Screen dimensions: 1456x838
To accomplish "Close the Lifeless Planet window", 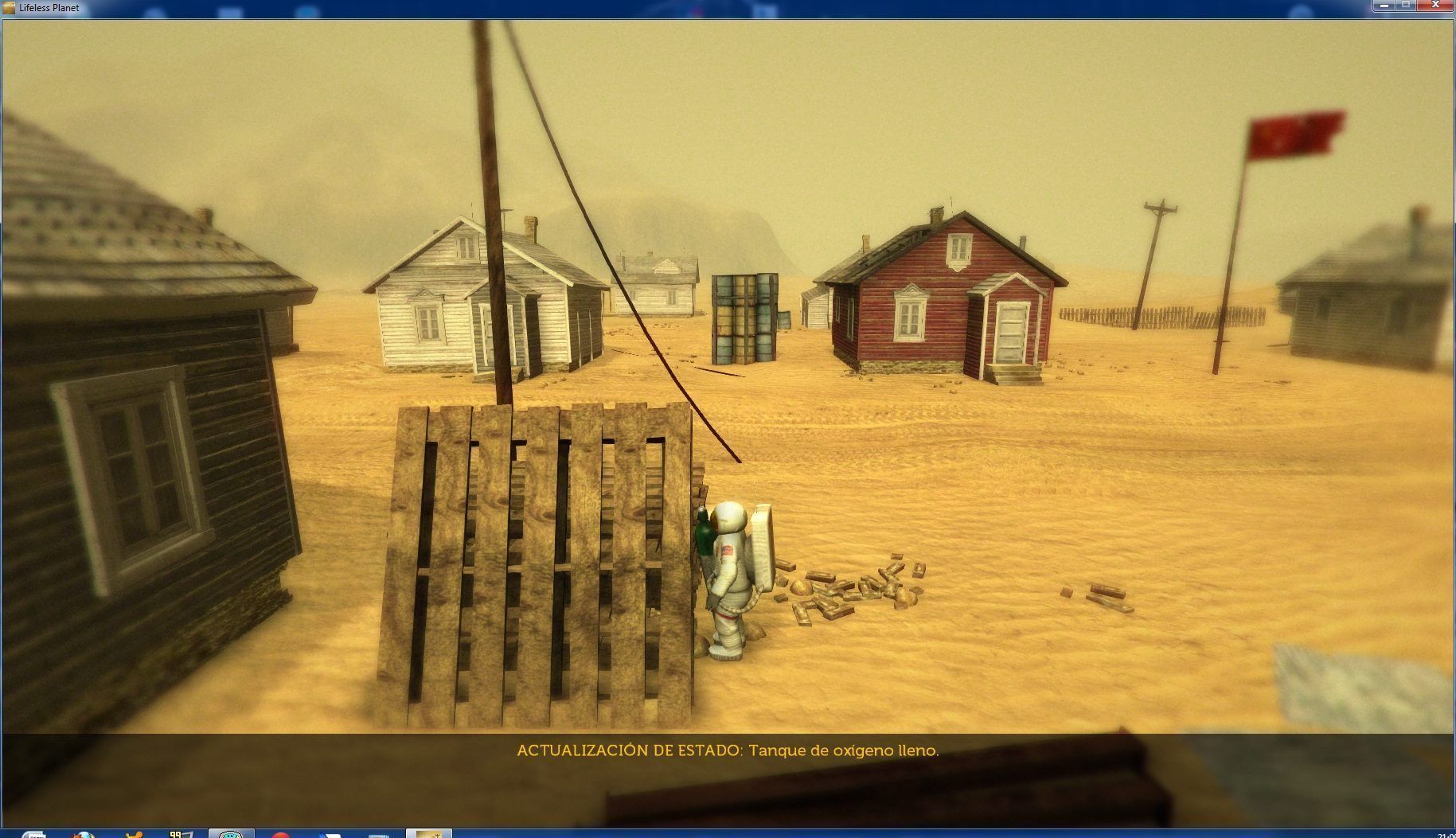I will point(1436,5).
